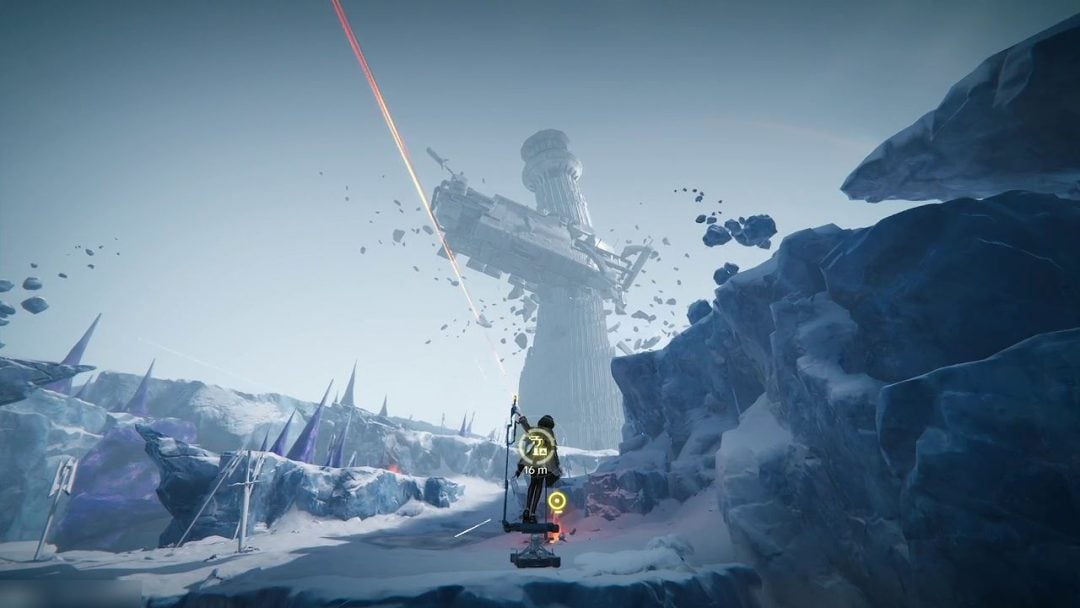Image resolution: width=1080 pixels, height=608 pixels.
Task: Click the small yellow ring target marker
Action: pos(556,500)
